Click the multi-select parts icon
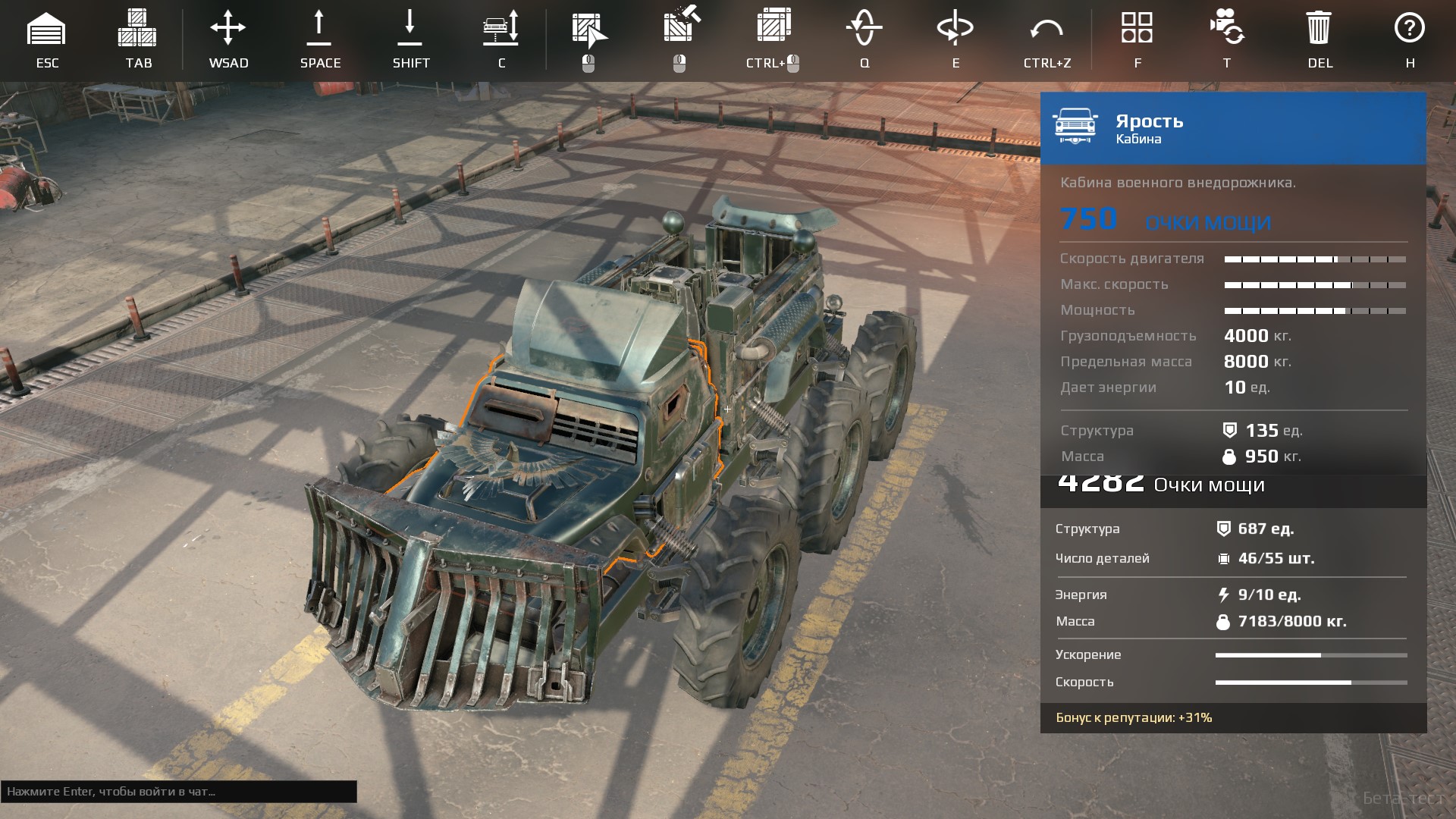The height and width of the screenshot is (819, 1456). [773, 24]
